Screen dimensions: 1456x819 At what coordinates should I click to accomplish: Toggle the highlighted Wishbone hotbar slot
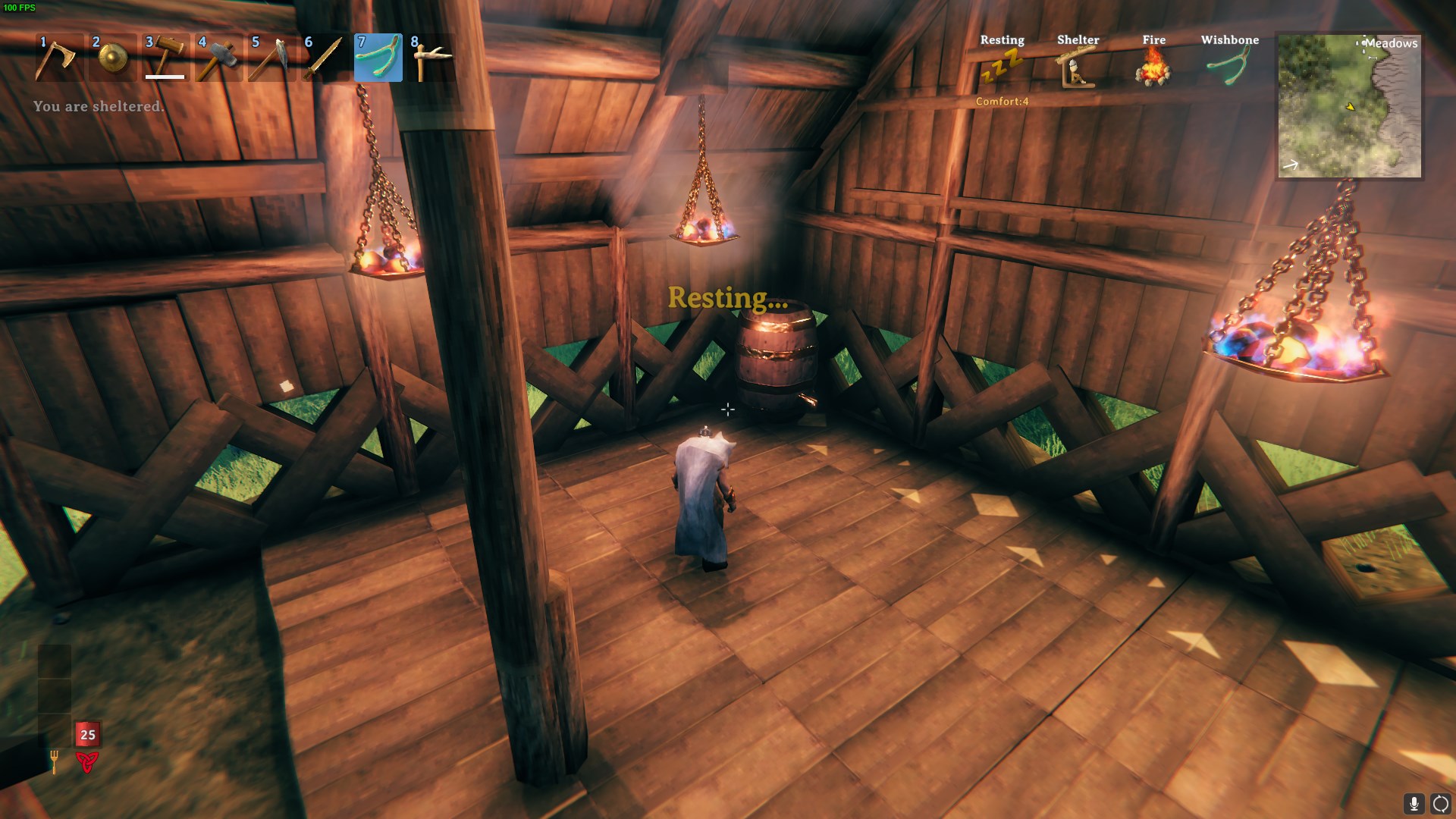pos(378,58)
